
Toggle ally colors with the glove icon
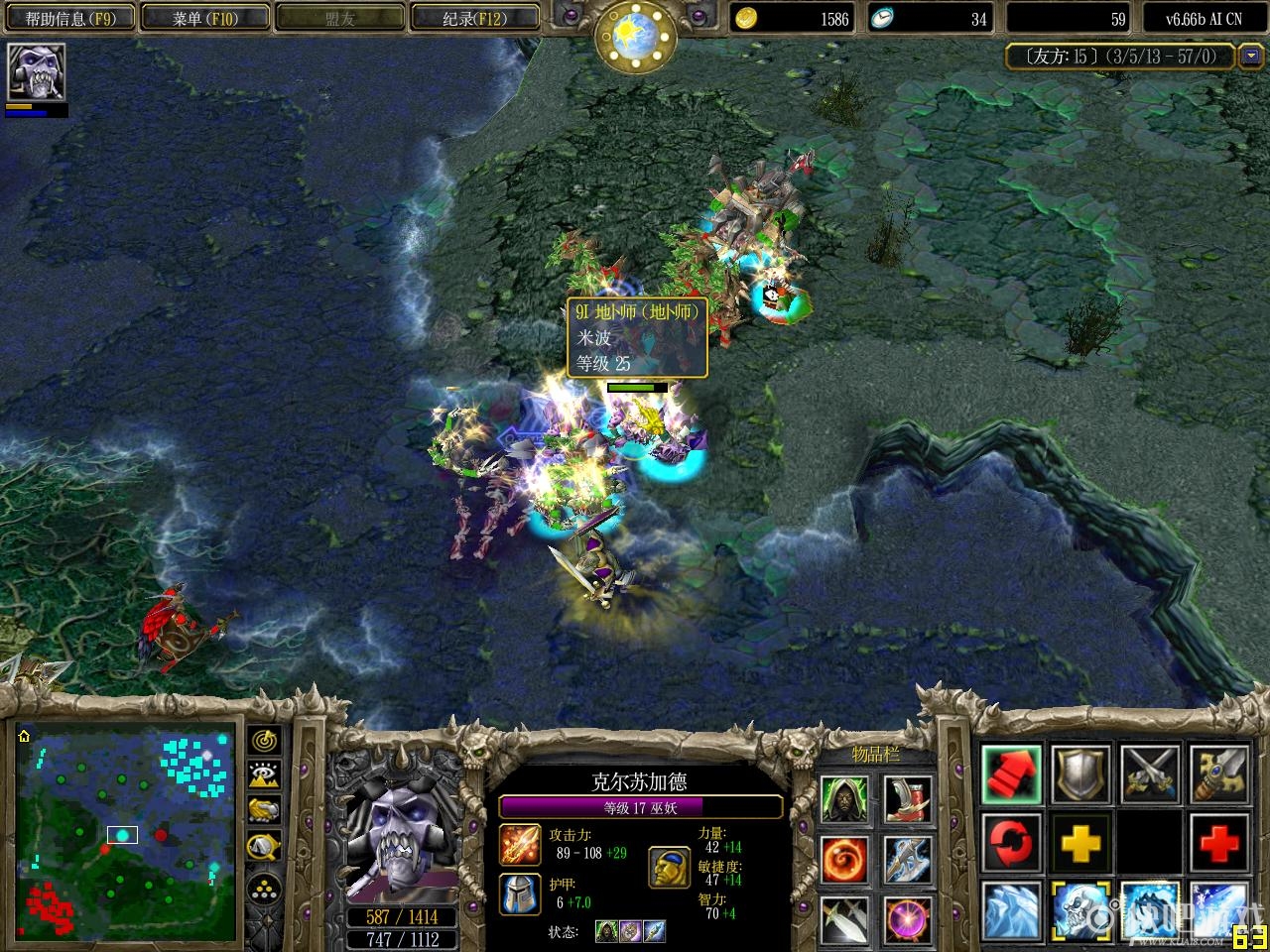[x=263, y=810]
